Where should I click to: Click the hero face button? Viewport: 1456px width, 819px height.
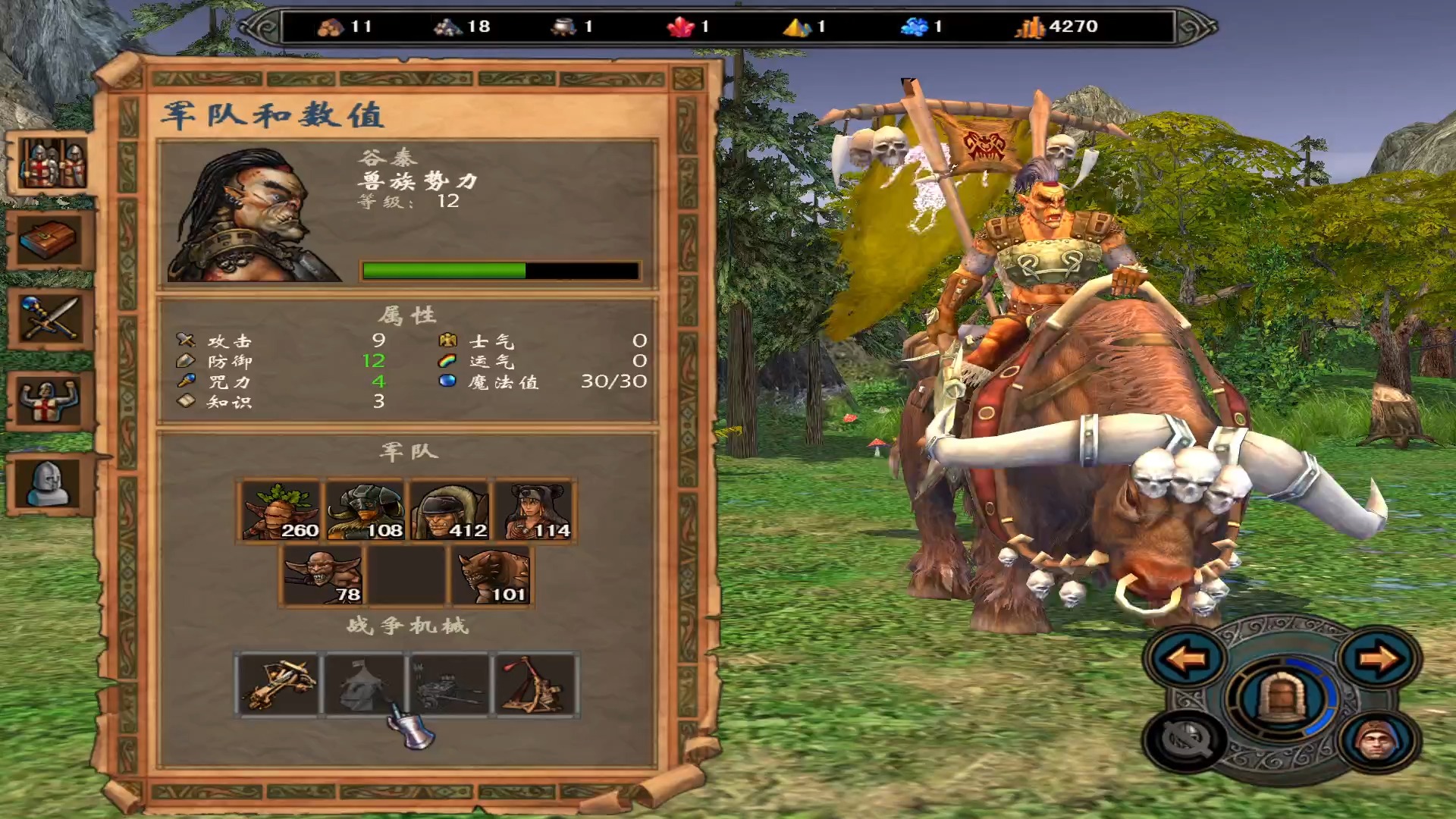[1377, 740]
